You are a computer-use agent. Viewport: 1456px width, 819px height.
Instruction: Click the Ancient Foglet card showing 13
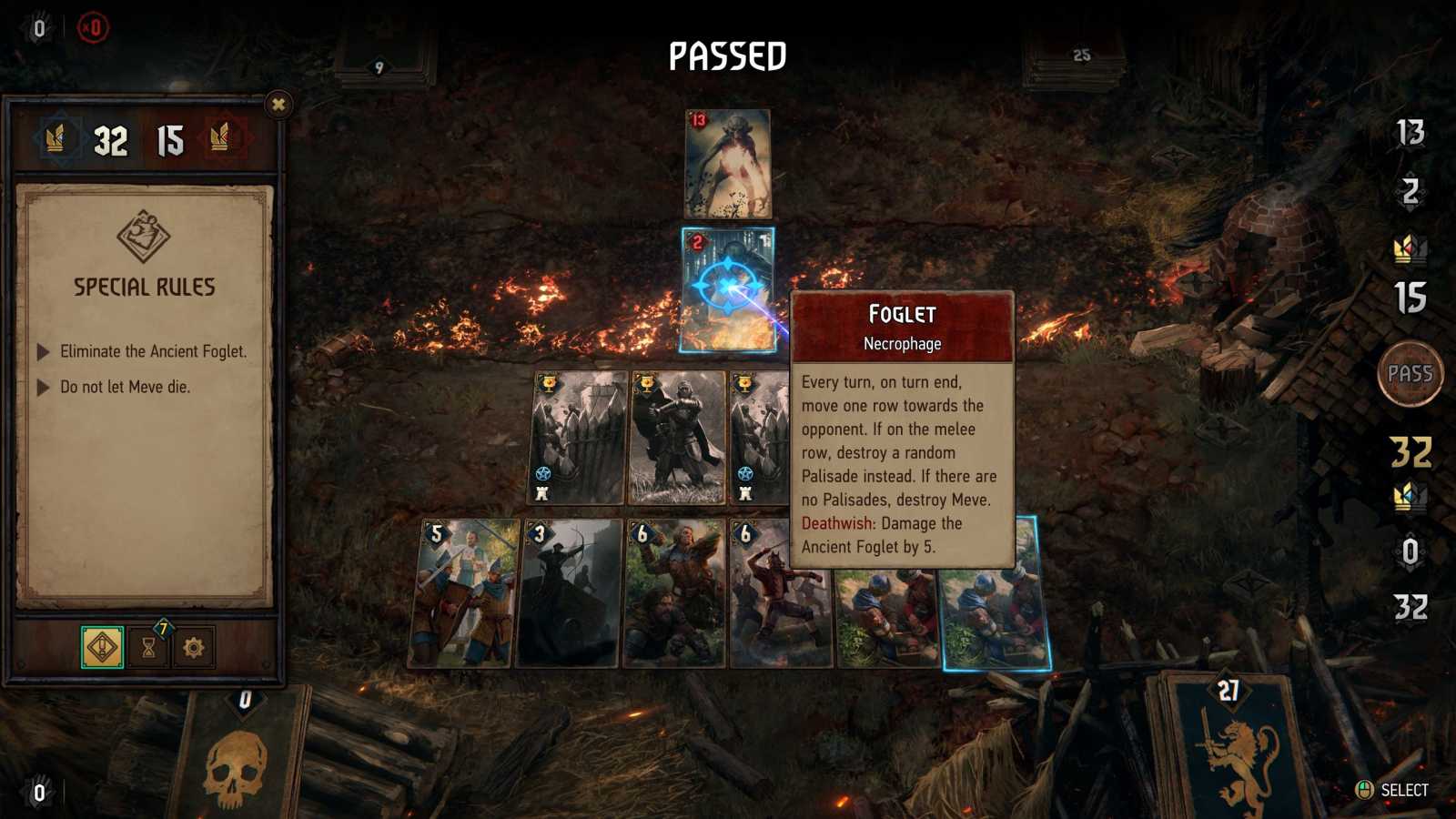click(728, 164)
